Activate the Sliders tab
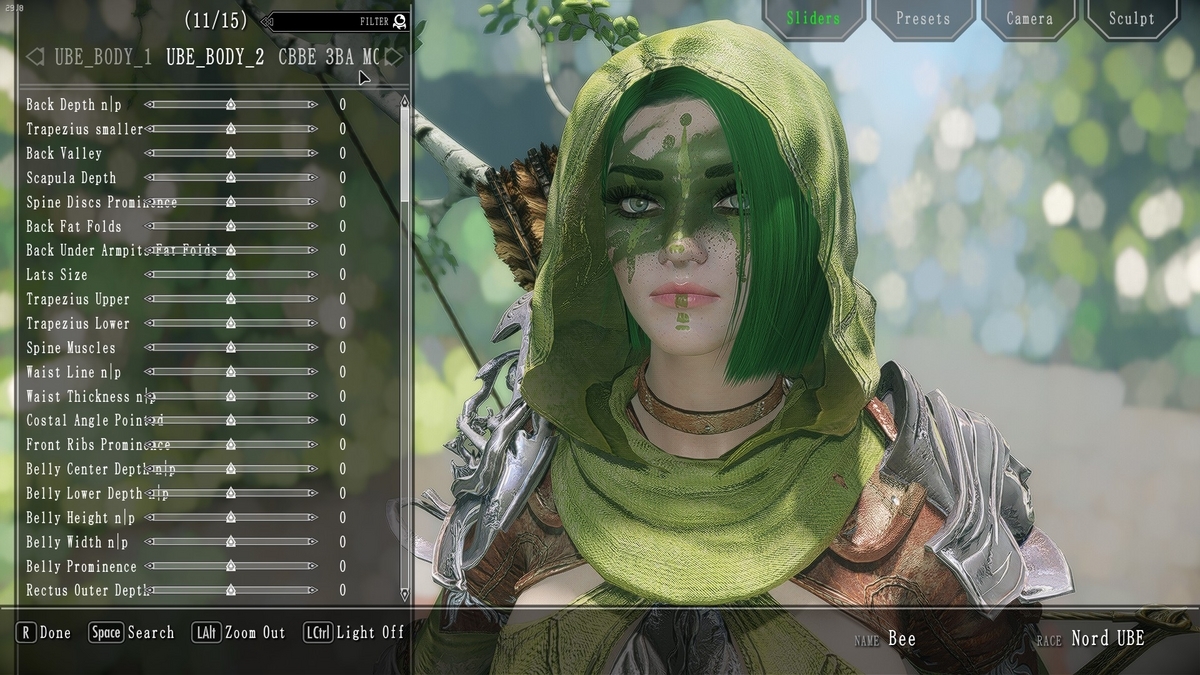This screenshot has width=1200, height=675. point(813,19)
